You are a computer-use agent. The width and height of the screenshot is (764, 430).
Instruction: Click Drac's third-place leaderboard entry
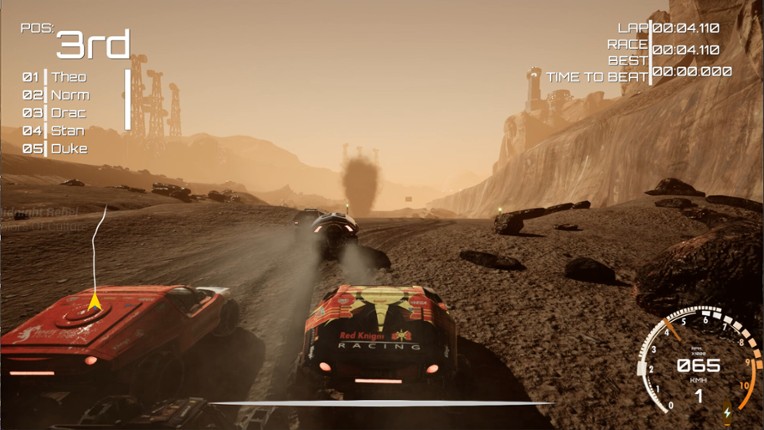(x=67, y=113)
